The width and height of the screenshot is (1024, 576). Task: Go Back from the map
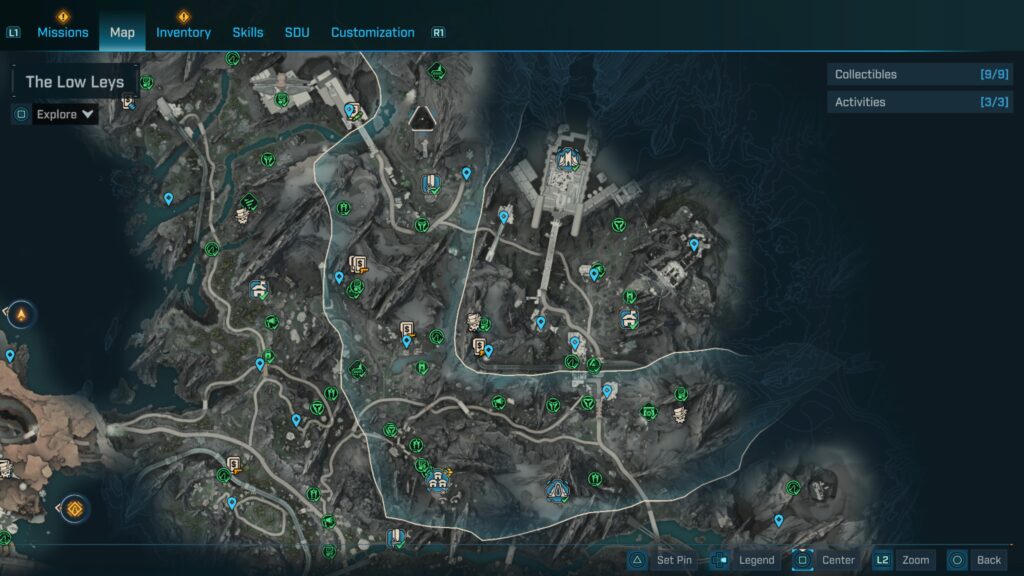click(976, 560)
